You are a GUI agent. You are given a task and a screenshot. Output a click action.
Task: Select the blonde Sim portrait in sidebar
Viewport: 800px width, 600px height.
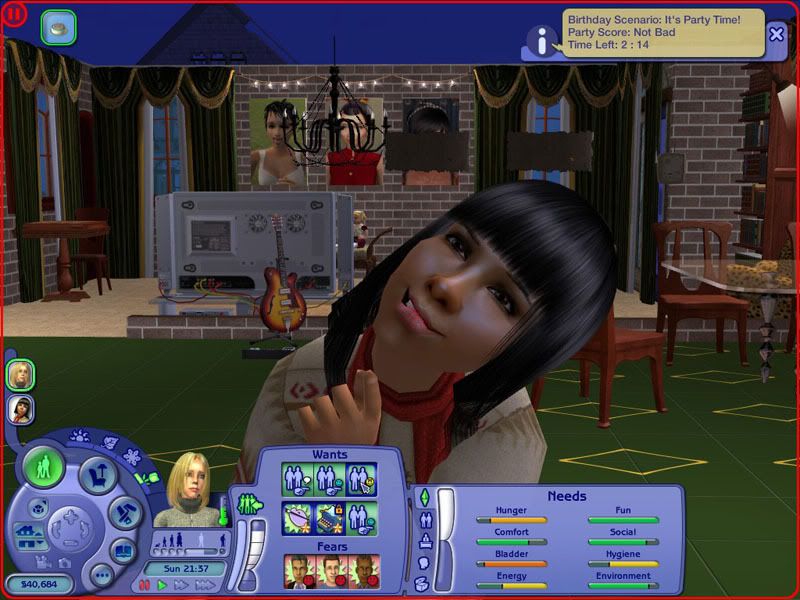tap(20, 374)
